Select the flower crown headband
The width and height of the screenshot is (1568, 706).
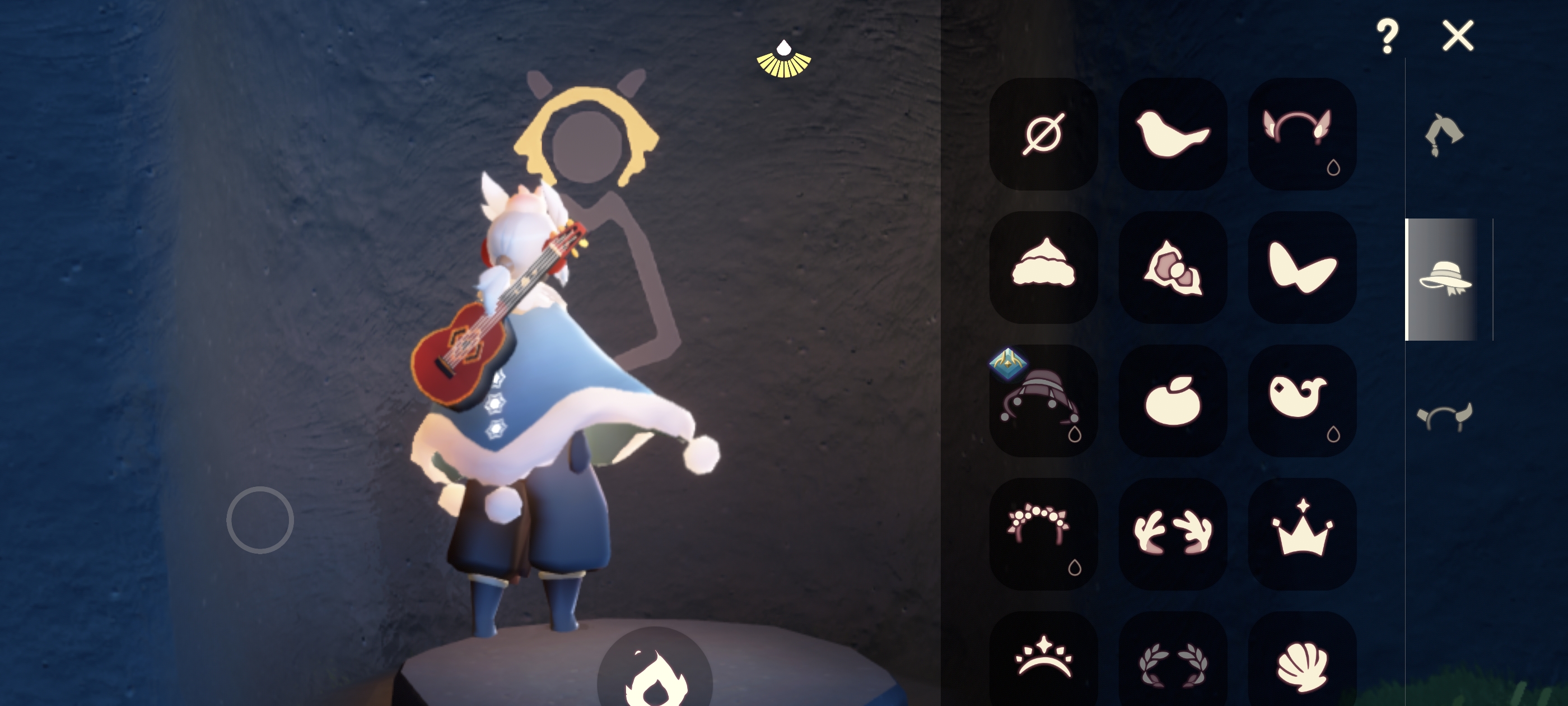[1043, 533]
